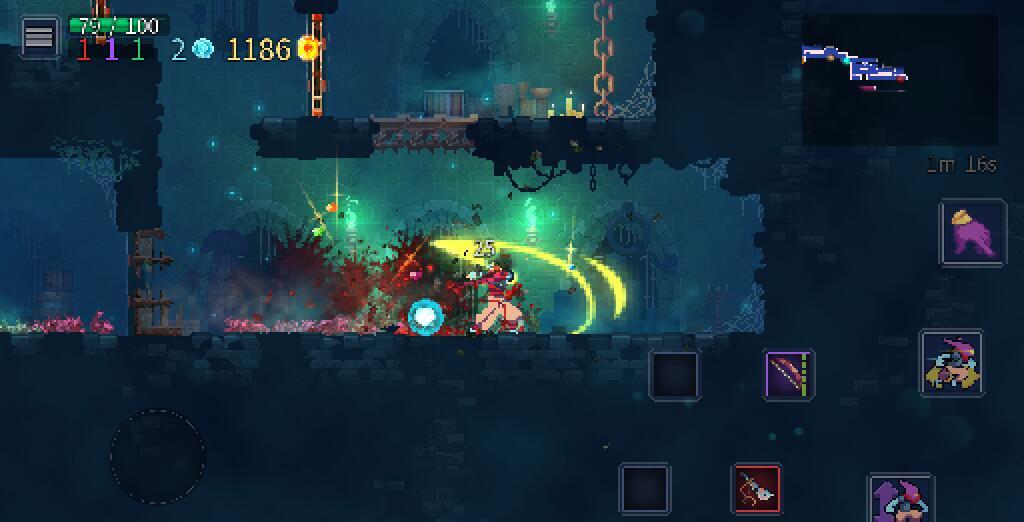The image size is (1024, 522).
Task: Fire the purple-bordered bow weapon
Action: (789, 375)
